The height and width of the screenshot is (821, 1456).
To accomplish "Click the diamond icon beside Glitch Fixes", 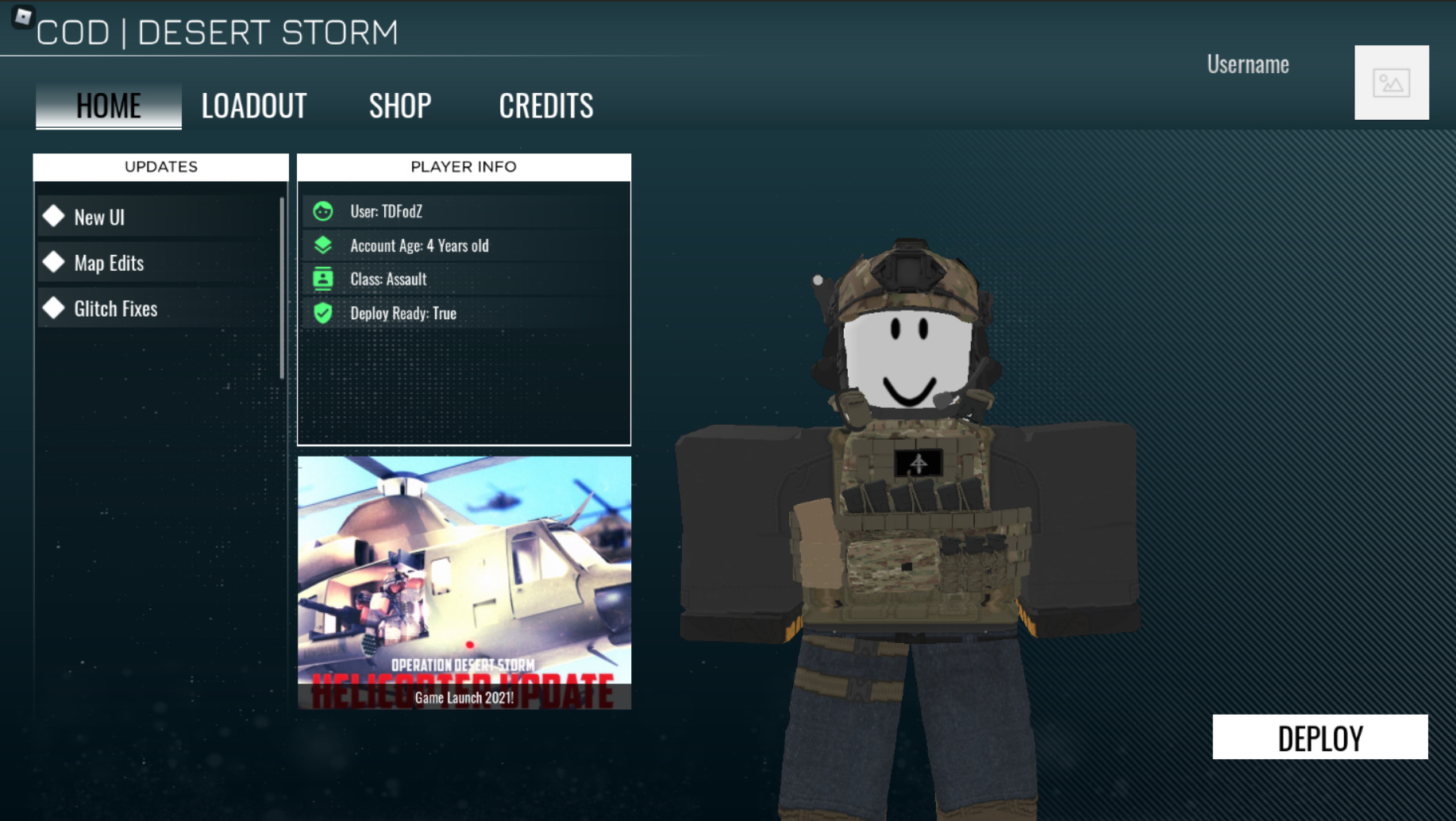I will [x=54, y=308].
